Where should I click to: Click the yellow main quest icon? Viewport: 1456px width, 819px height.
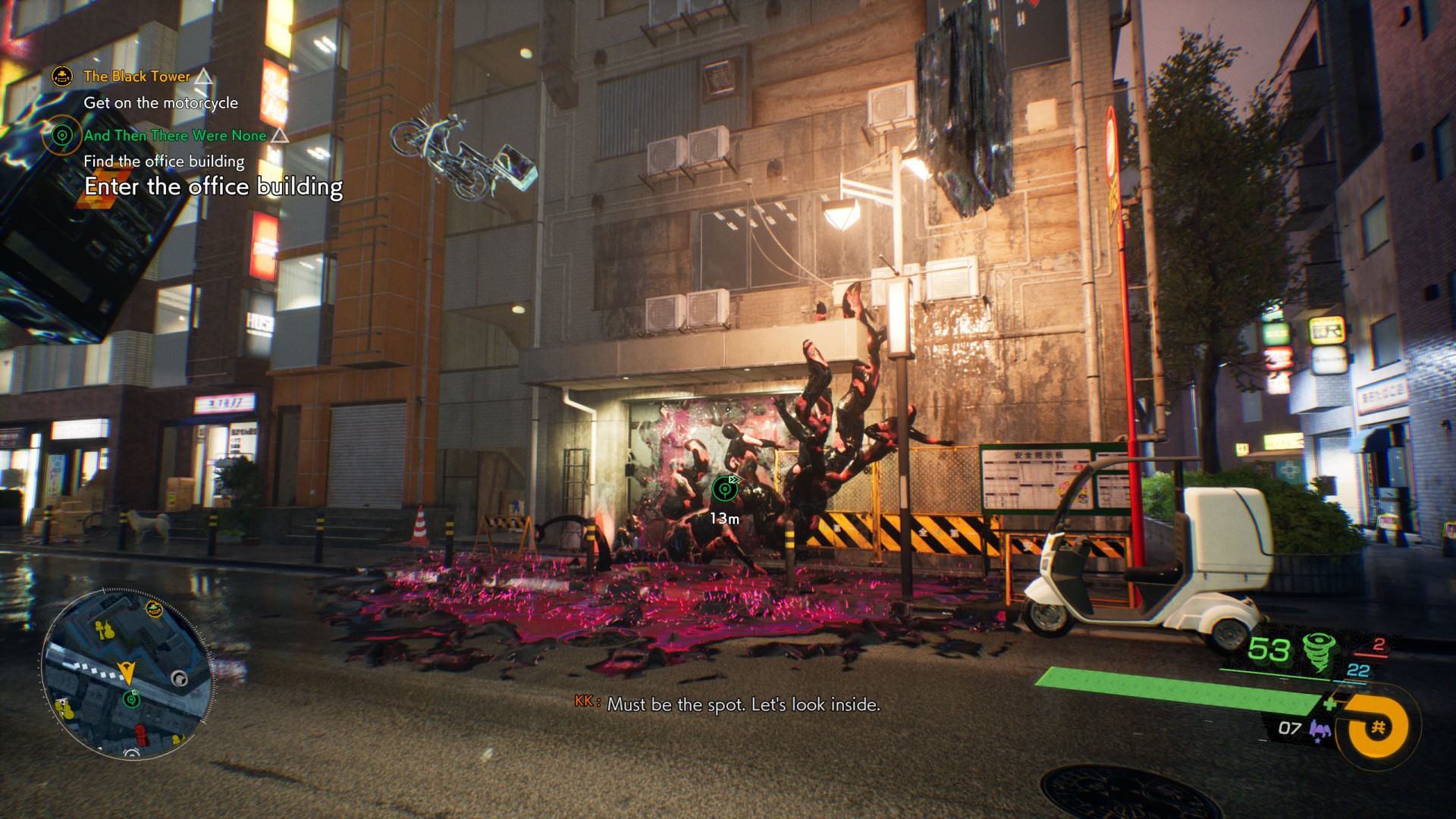[x=62, y=76]
